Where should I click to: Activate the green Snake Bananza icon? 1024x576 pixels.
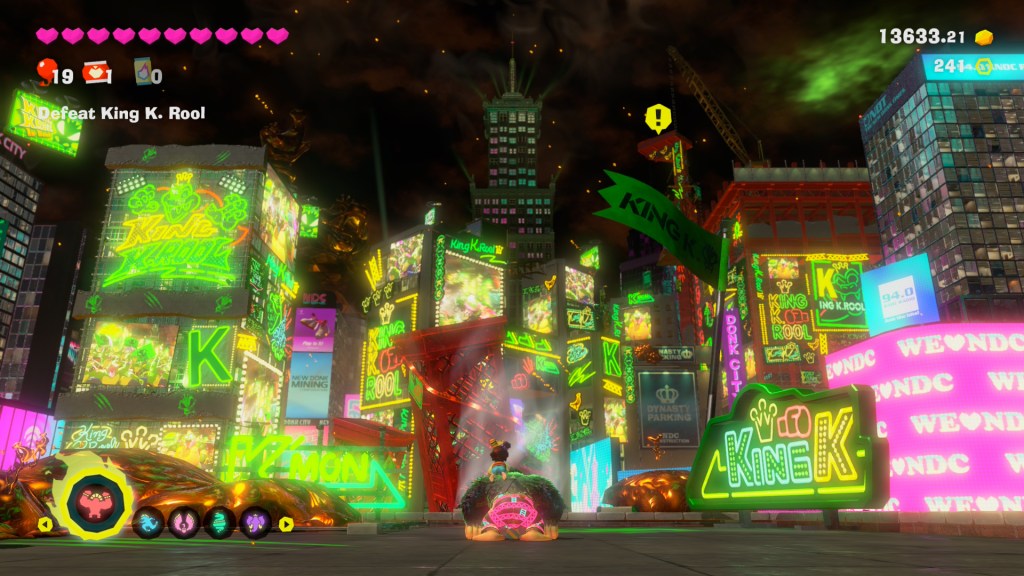tap(220, 523)
